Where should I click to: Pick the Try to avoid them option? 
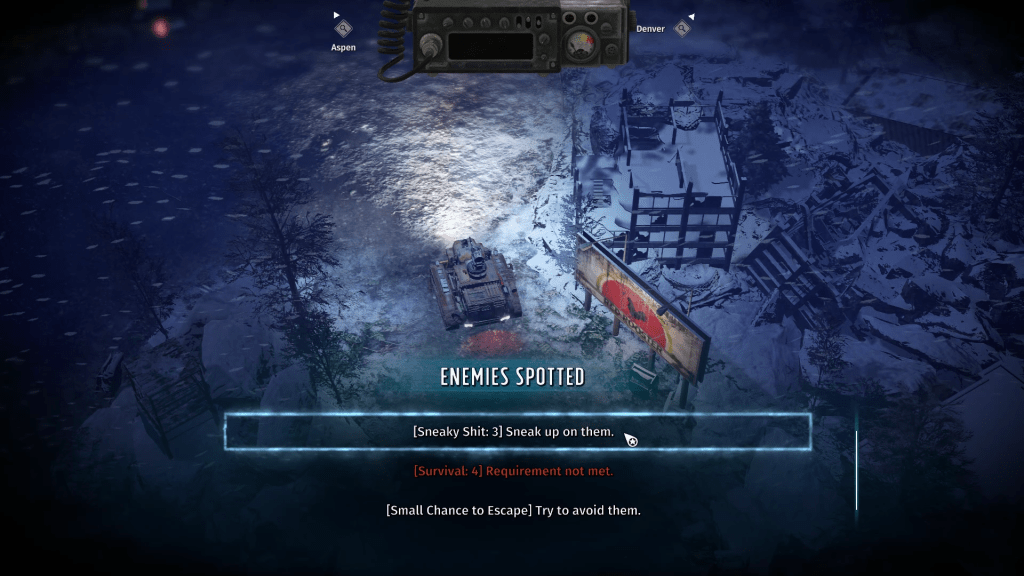click(x=513, y=510)
